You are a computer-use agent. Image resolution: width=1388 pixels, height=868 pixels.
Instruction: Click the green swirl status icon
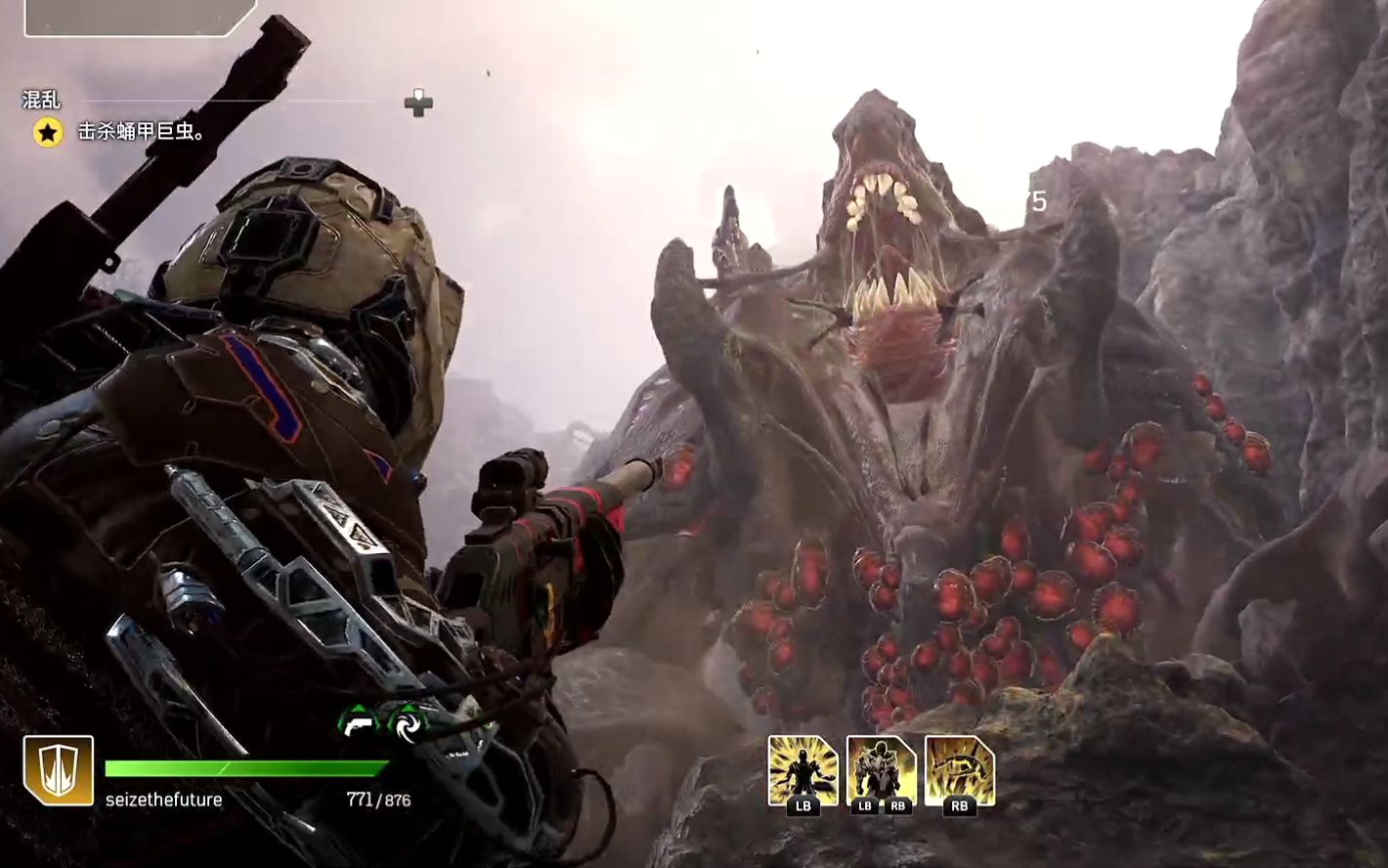[405, 722]
